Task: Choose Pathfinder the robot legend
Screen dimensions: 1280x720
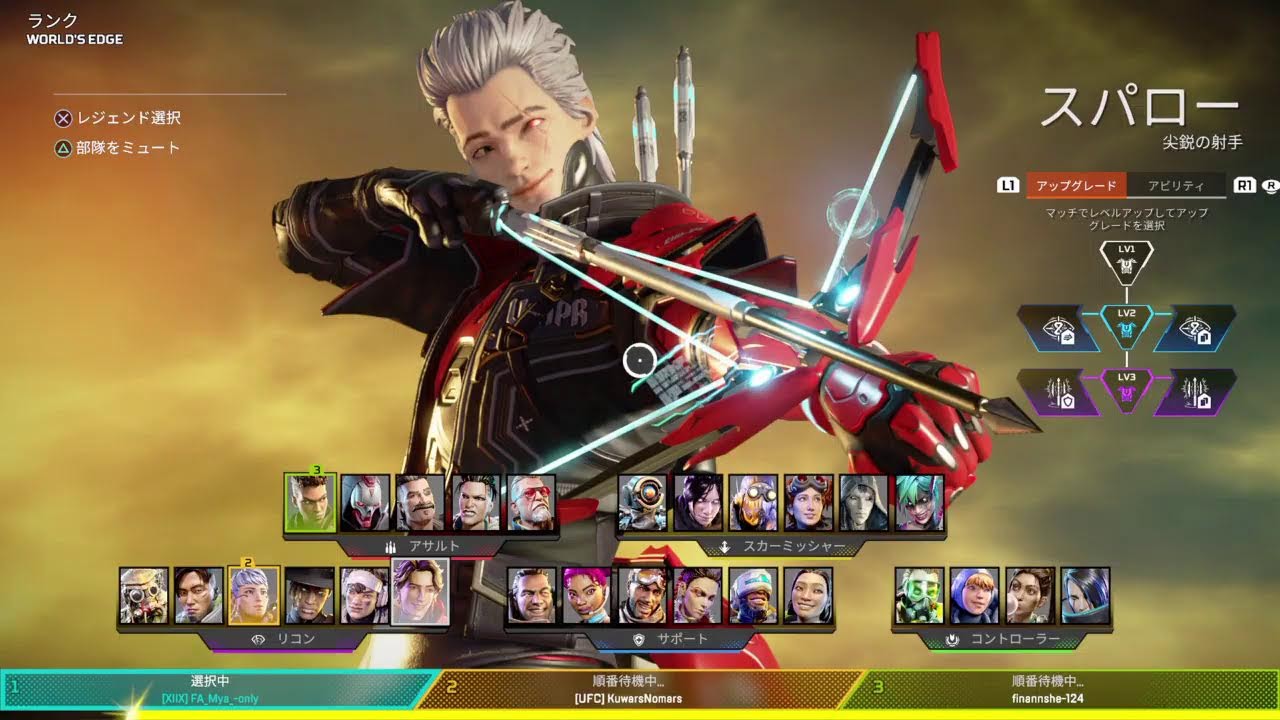Action: click(642, 502)
